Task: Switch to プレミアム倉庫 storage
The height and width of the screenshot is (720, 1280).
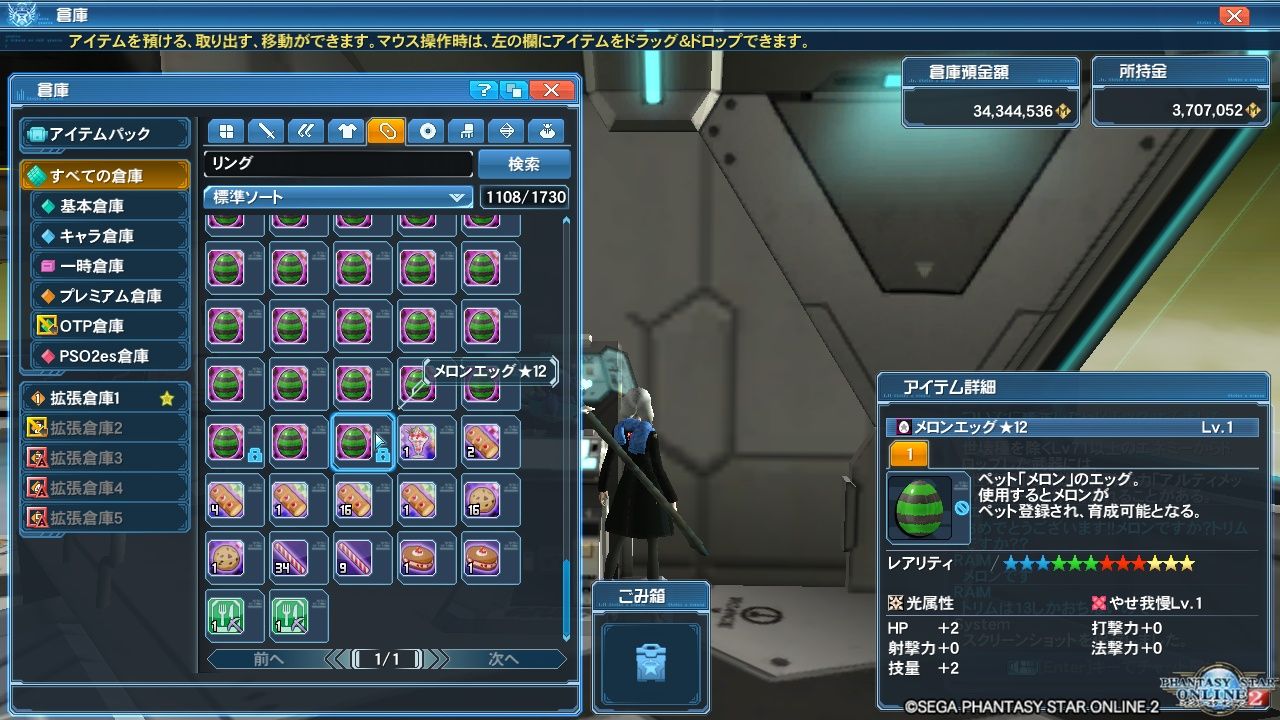Action: coord(105,296)
